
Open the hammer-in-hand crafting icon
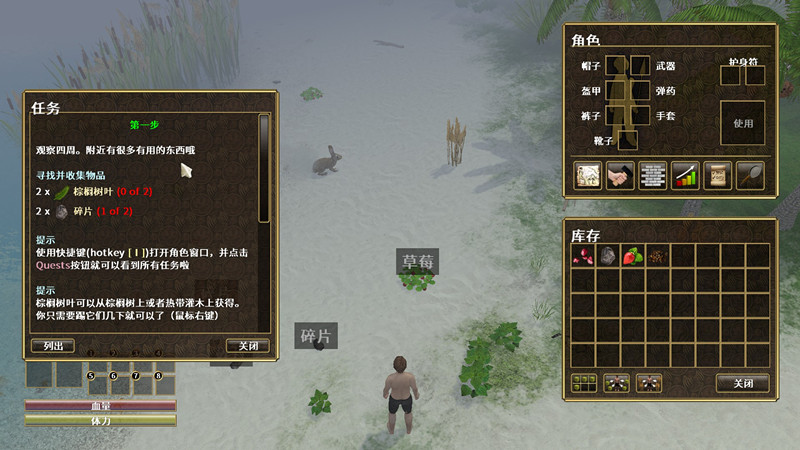pyautogui.click(x=620, y=175)
